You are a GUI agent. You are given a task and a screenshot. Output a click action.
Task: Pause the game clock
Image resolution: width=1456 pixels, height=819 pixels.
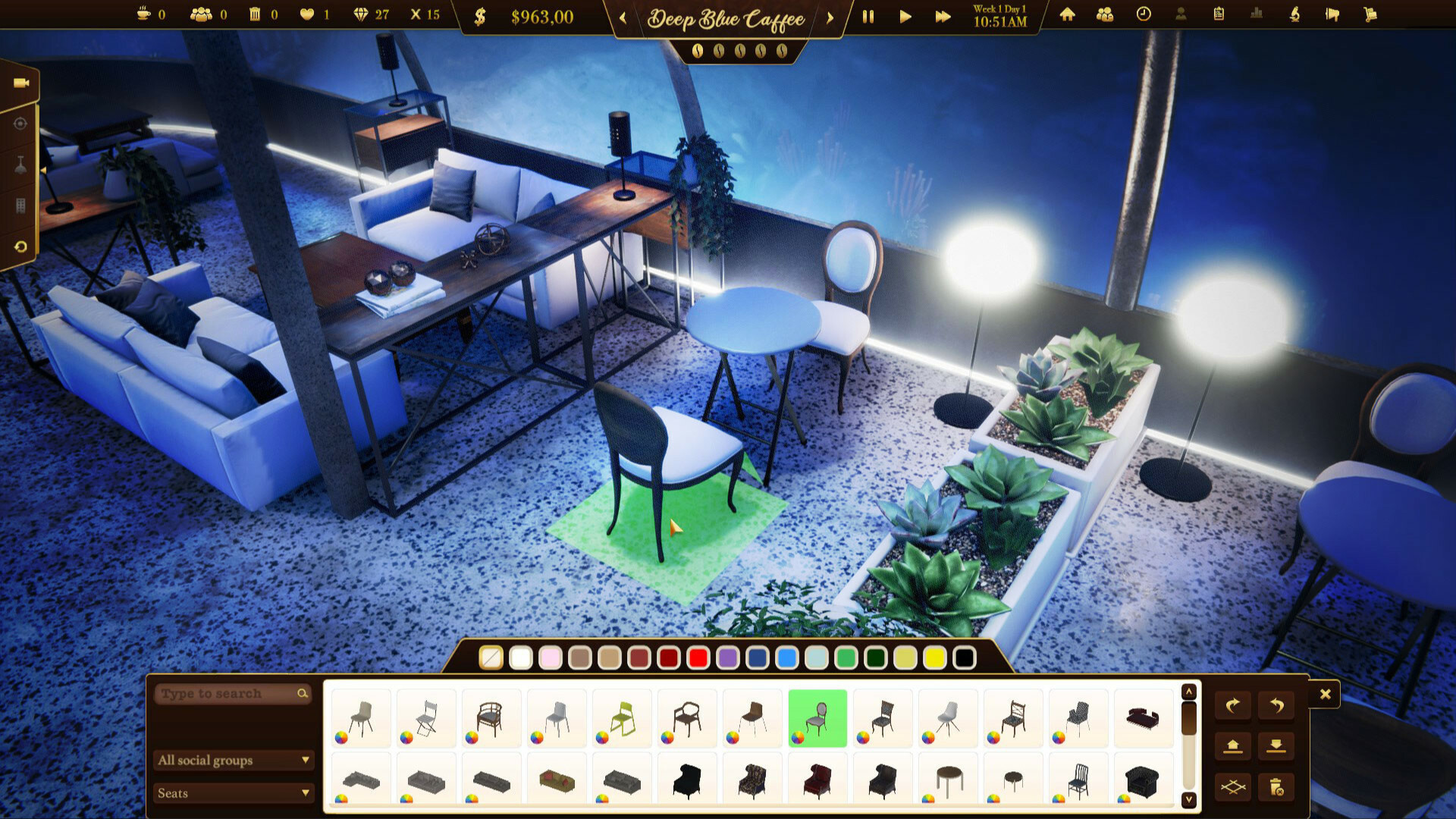[x=868, y=16]
